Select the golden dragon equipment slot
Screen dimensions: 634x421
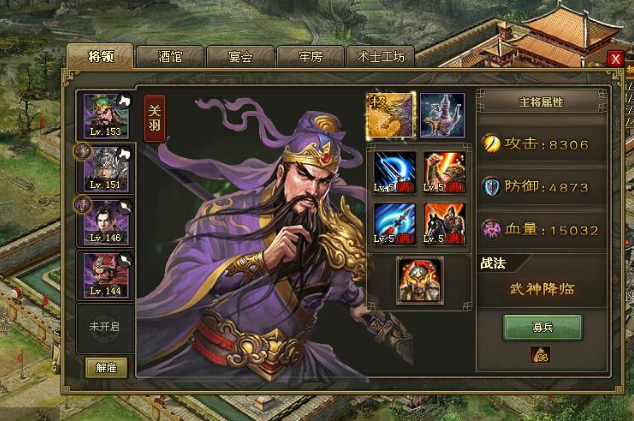click(391, 115)
